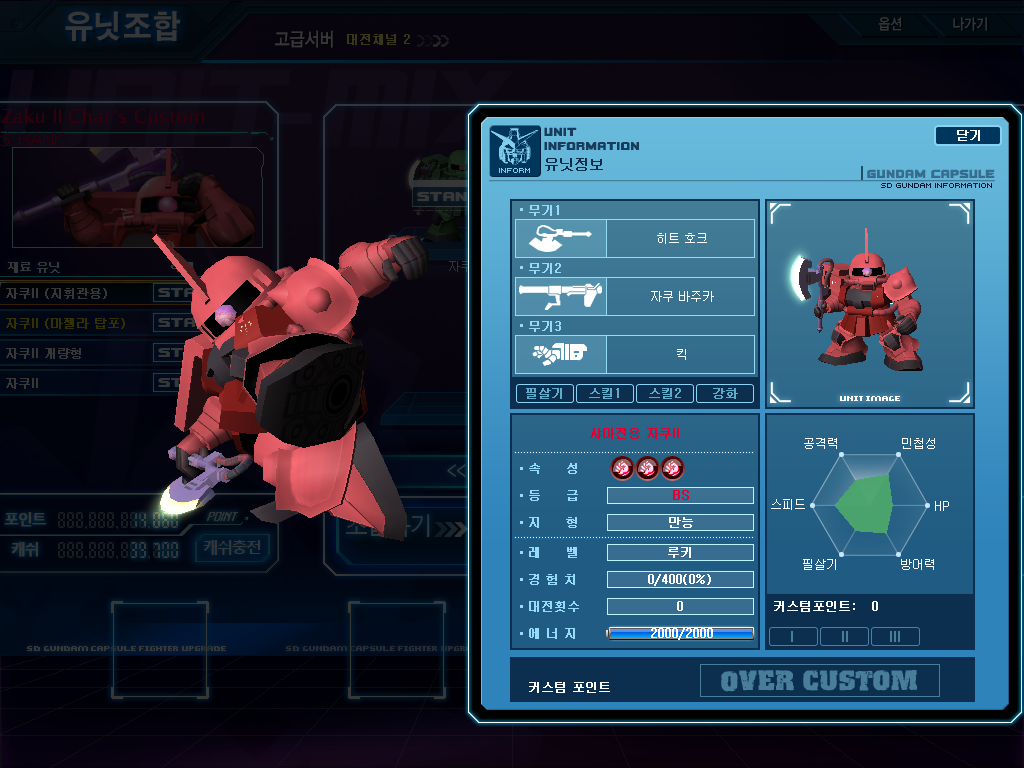Image resolution: width=1024 pixels, height=768 pixels.
Task: Activate the OVER CUSTOM button
Action: click(x=819, y=681)
